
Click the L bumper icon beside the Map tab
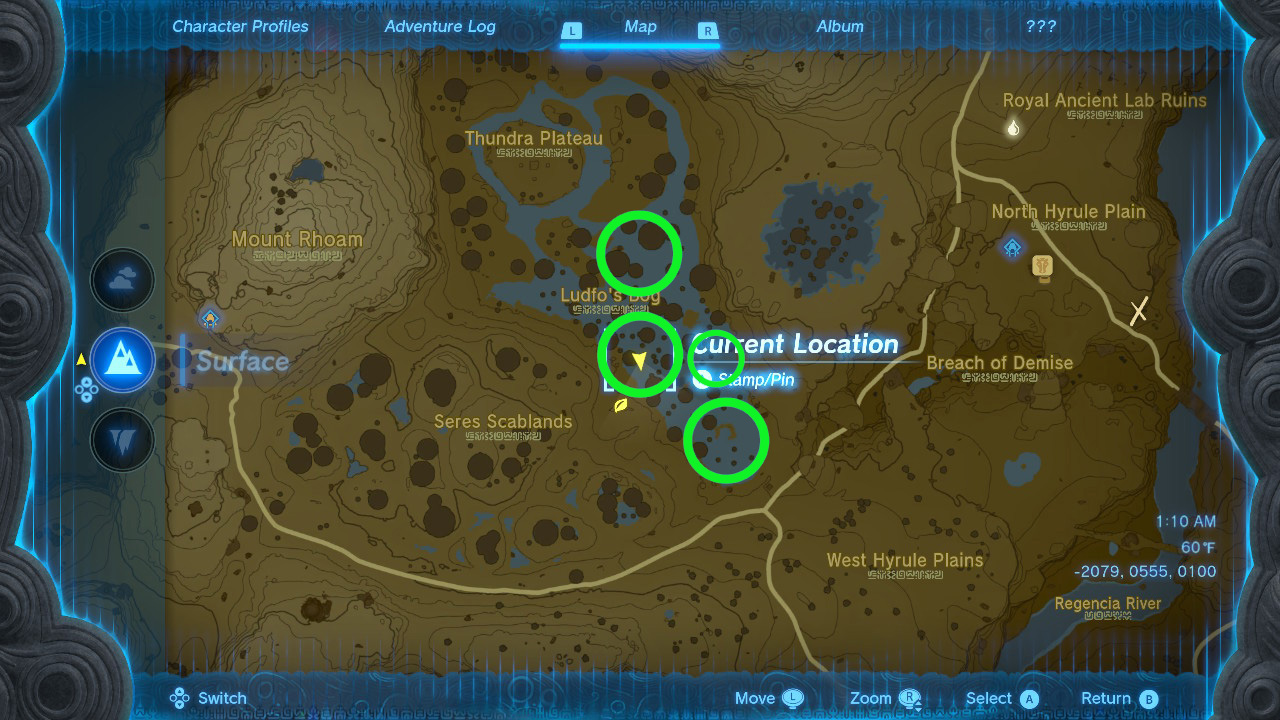(572, 31)
